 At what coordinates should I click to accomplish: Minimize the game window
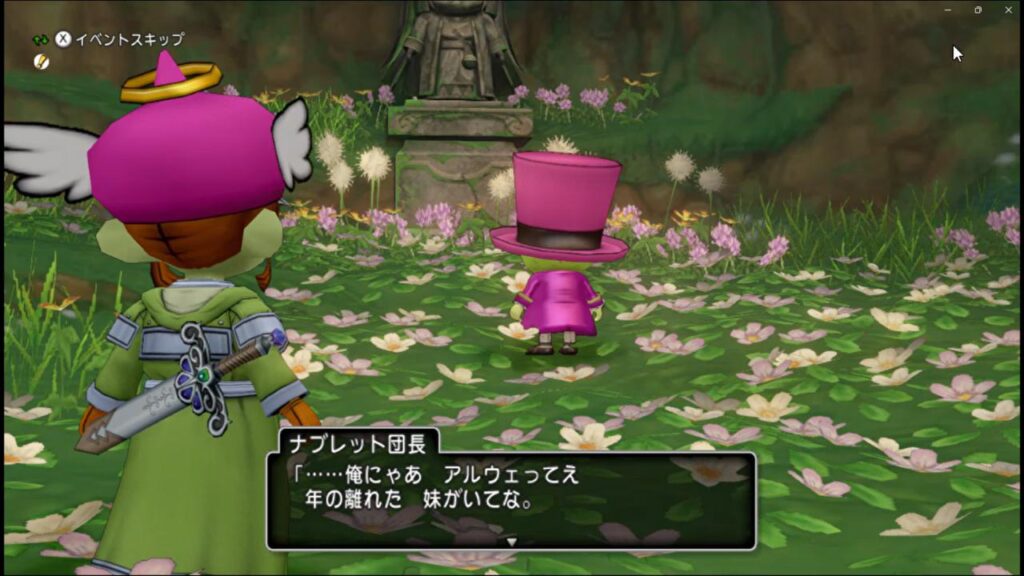(x=948, y=9)
